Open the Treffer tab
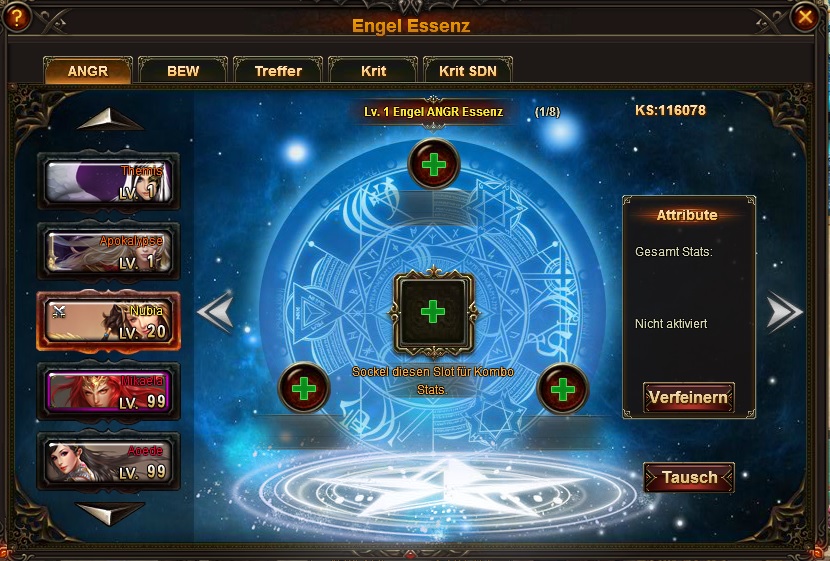This screenshot has width=830, height=561. (x=278, y=71)
